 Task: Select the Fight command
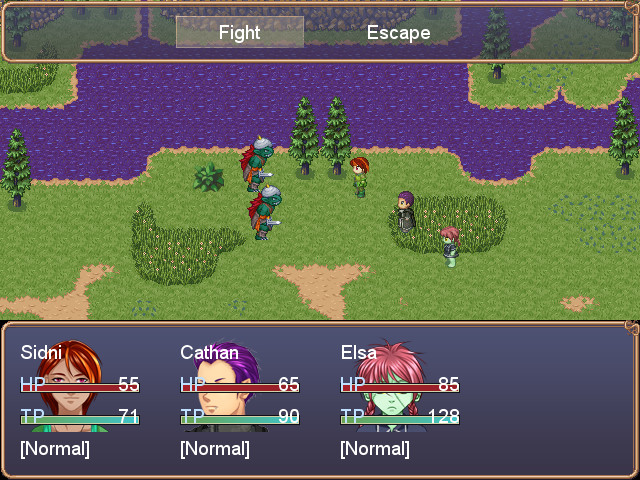click(239, 32)
